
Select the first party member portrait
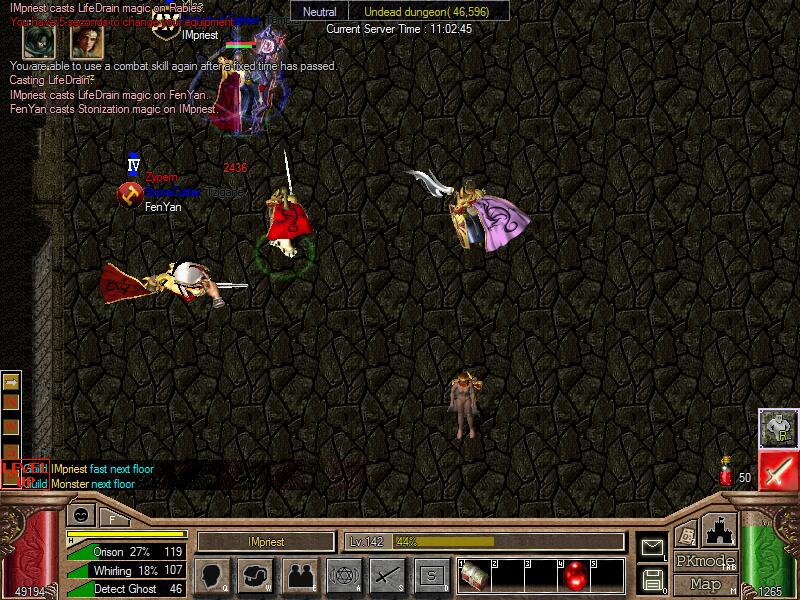click(x=40, y=41)
